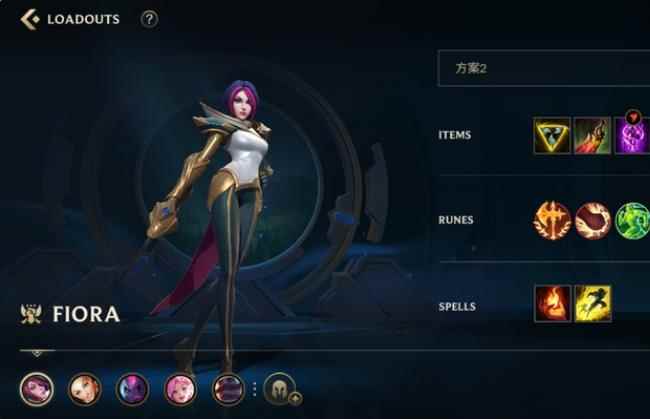650x419 pixels.
Task: Select the yellow triangle item icon
Action: tap(552, 135)
